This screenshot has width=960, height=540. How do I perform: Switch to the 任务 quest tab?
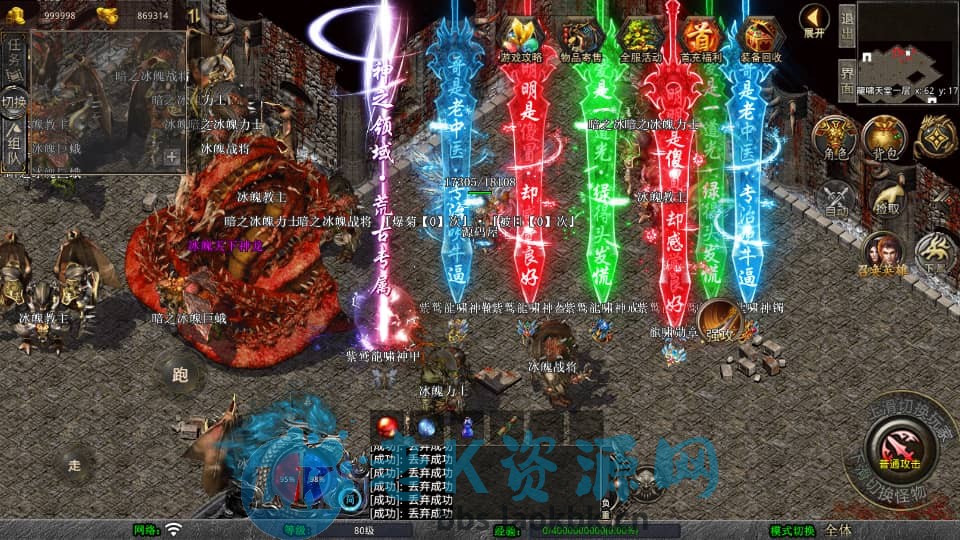click(14, 55)
